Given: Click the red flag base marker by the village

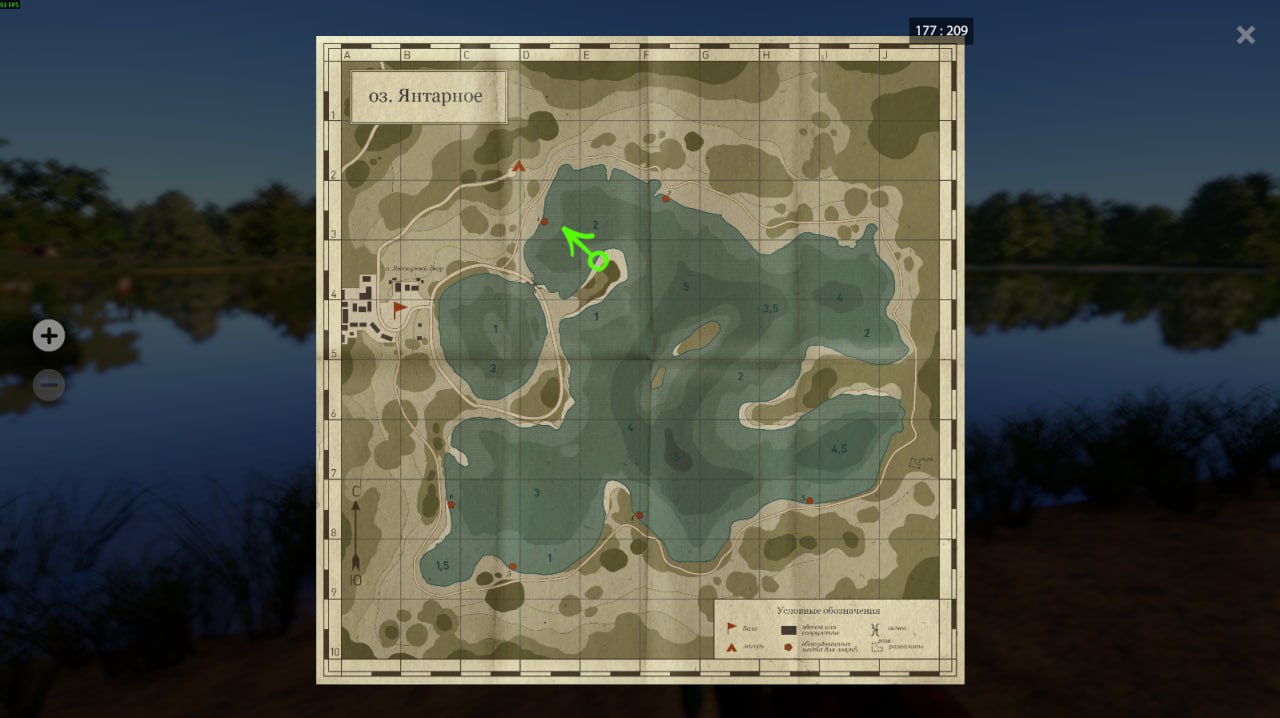Looking at the screenshot, I should pos(400,309).
